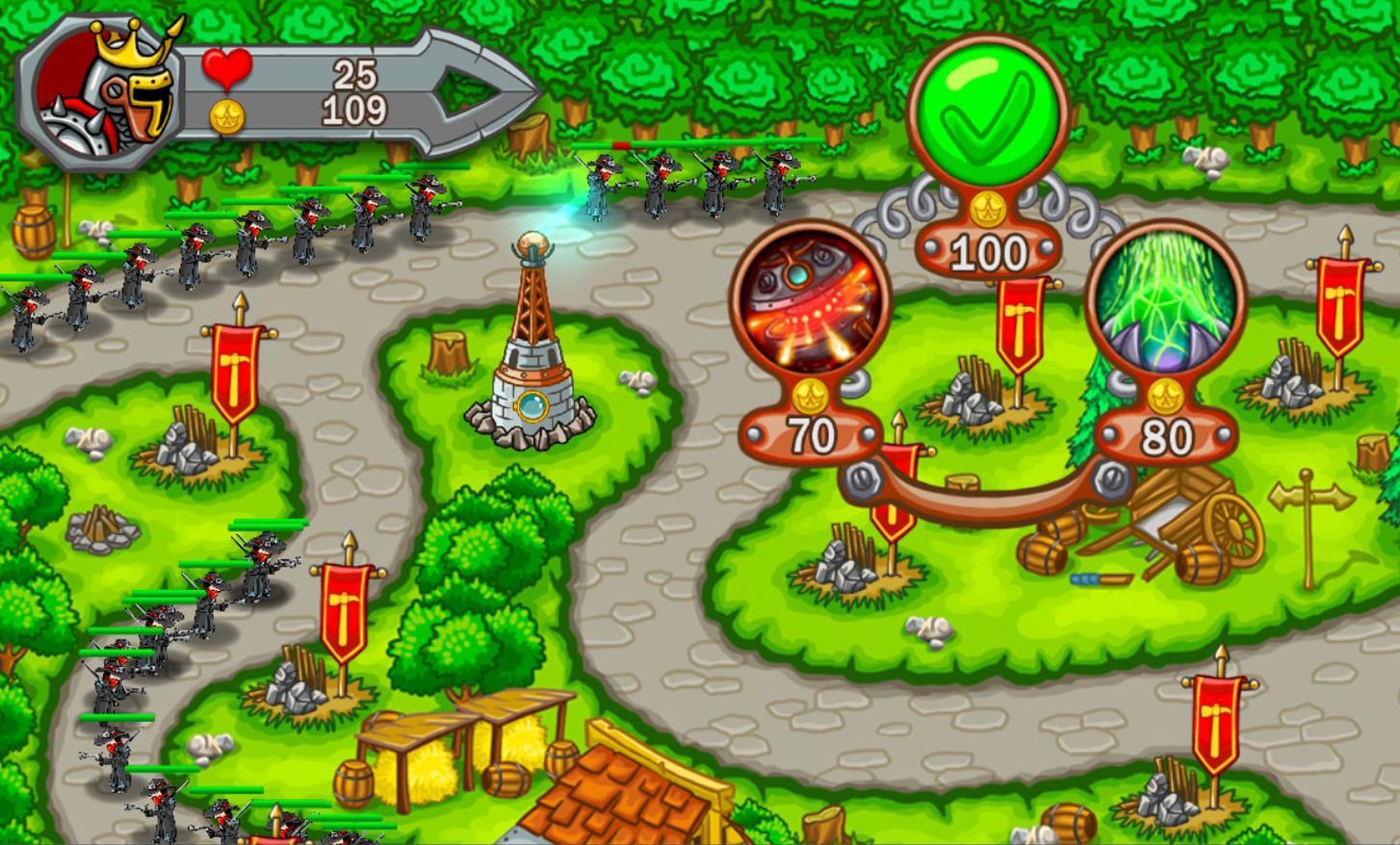Image resolution: width=1400 pixels, height=845 pixels.
Task: Click the coin emblem above the 70 price tag
Action: pyautogui.click(x=814, y=395)
